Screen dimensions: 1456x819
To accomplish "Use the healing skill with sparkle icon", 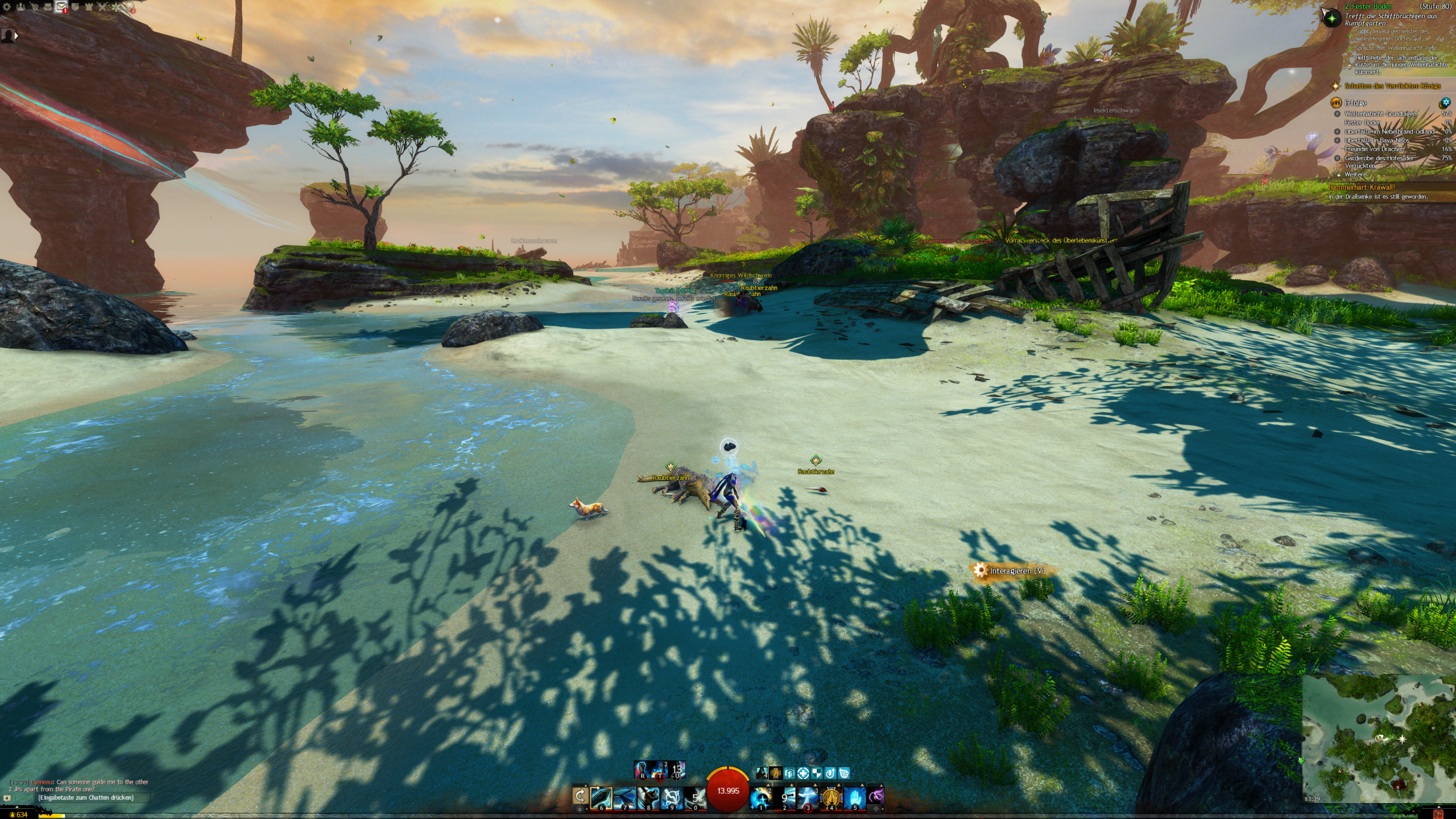I will point(761,797).
